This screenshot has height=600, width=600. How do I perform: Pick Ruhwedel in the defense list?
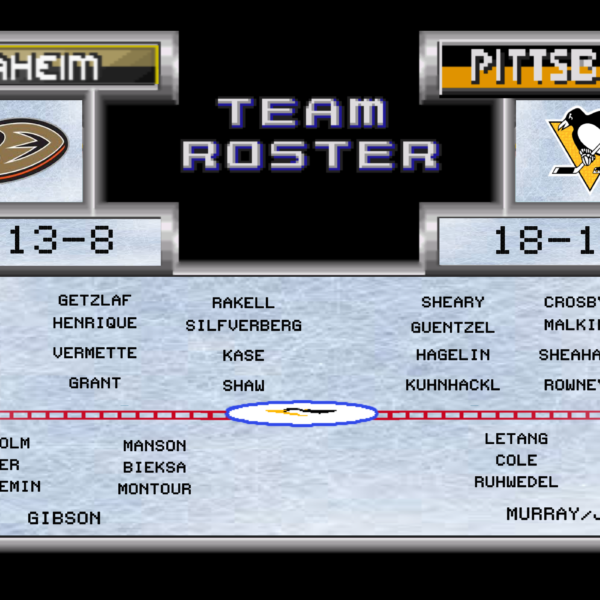(516, 482)
